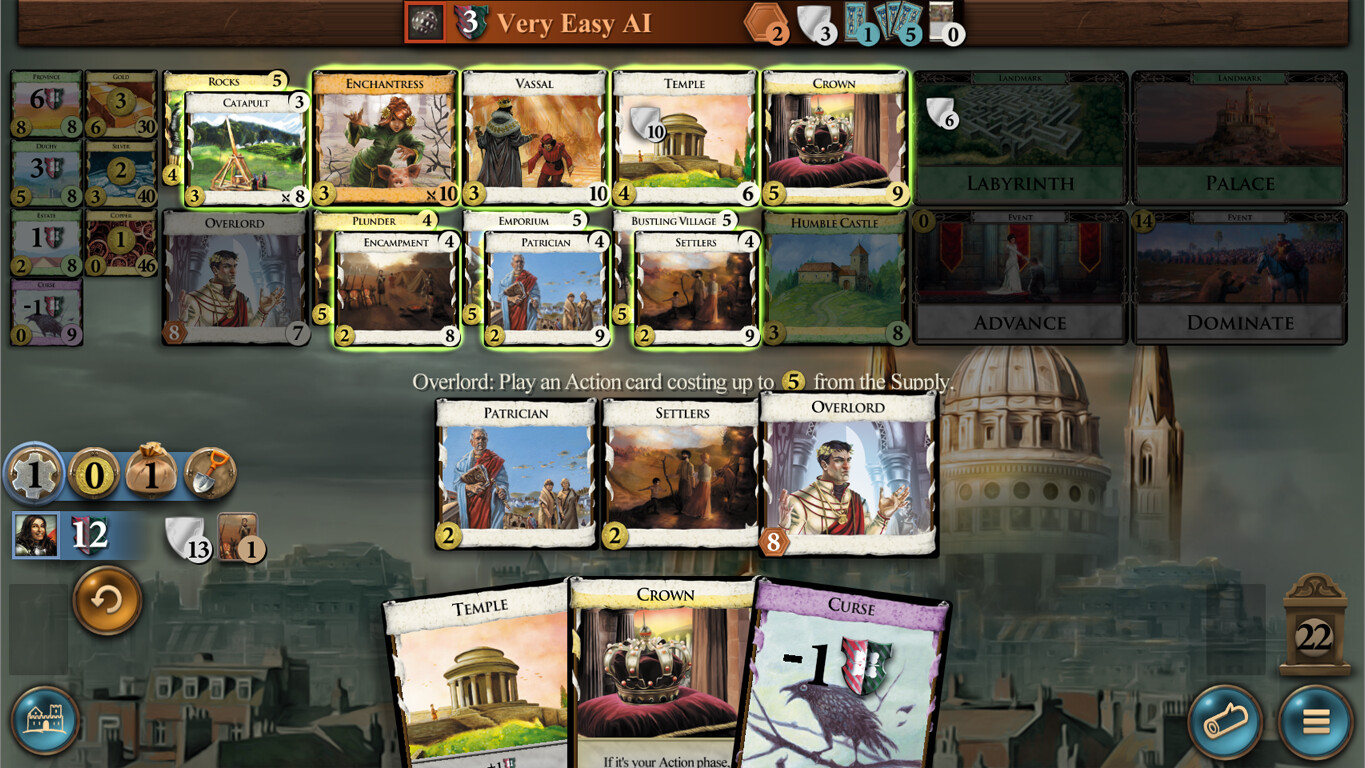This screenshot has width=1365, height=768.
Task: Click the Gold pile in the supply
Action: click(121, 103)
